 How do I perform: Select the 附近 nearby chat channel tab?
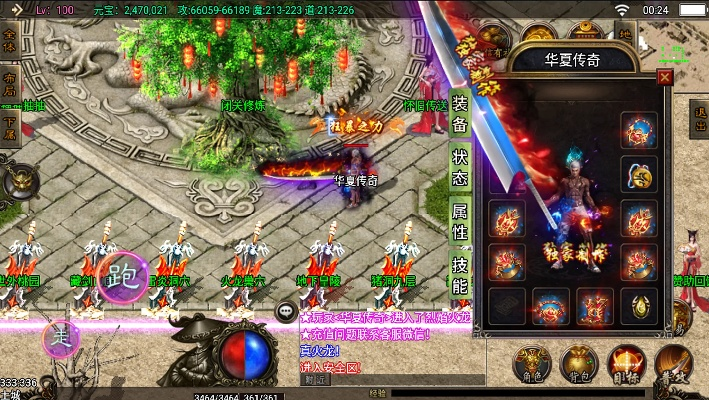point(315,380)
